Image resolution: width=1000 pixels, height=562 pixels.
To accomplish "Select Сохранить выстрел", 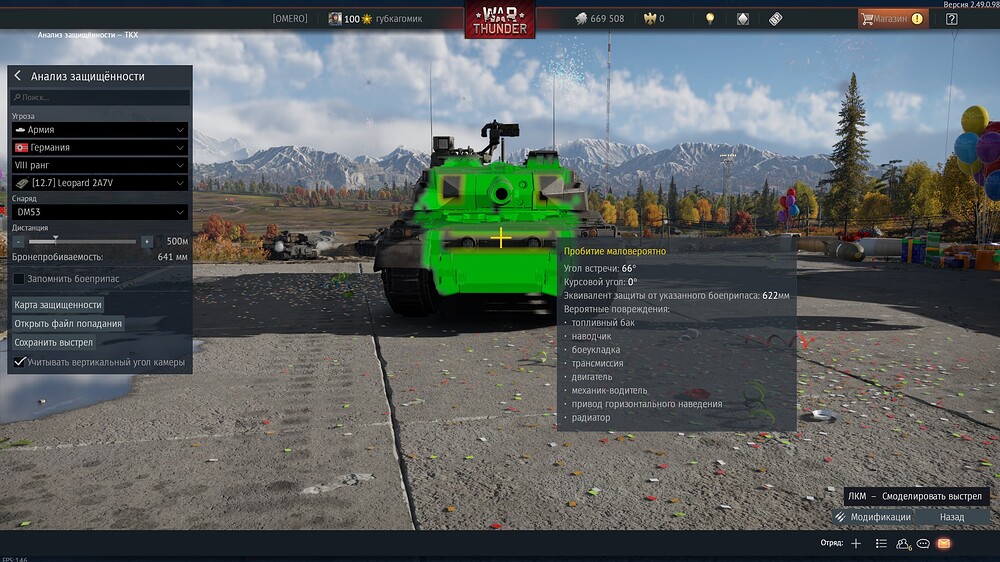I will pyautogui.click(x=54, y=342).
